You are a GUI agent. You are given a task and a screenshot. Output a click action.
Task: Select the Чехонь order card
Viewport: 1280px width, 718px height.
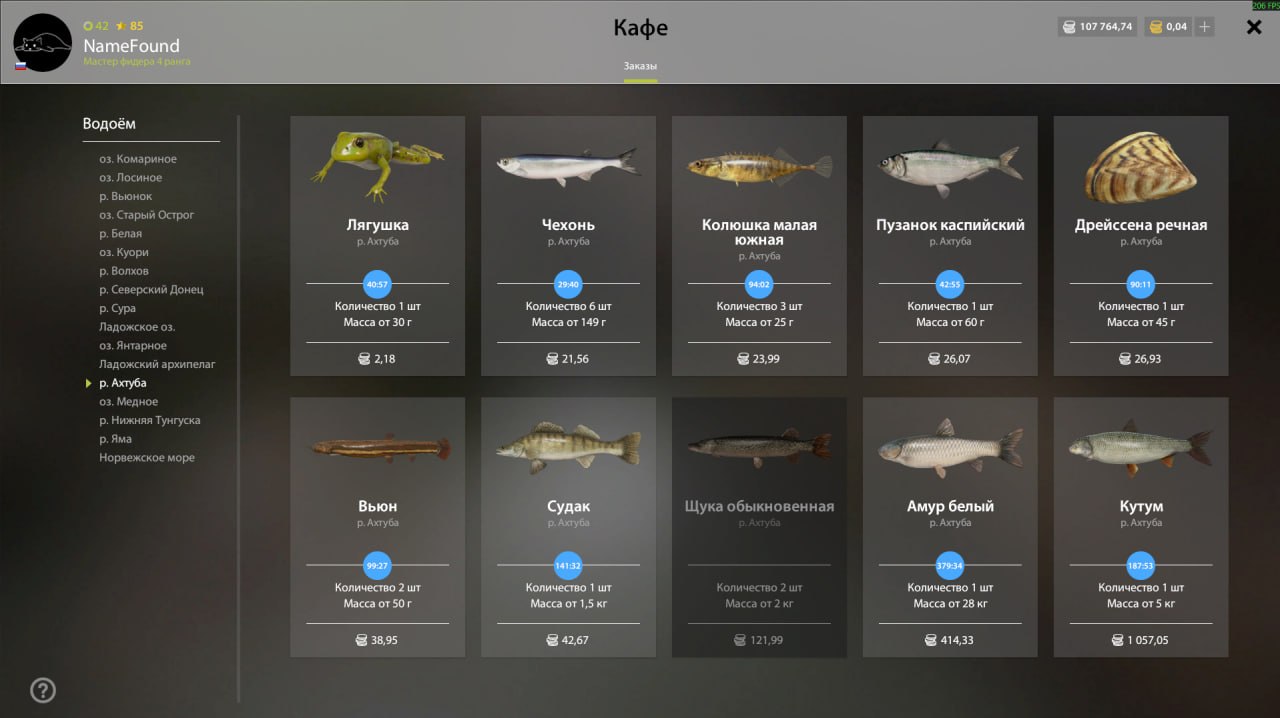(x=568, y=245)
